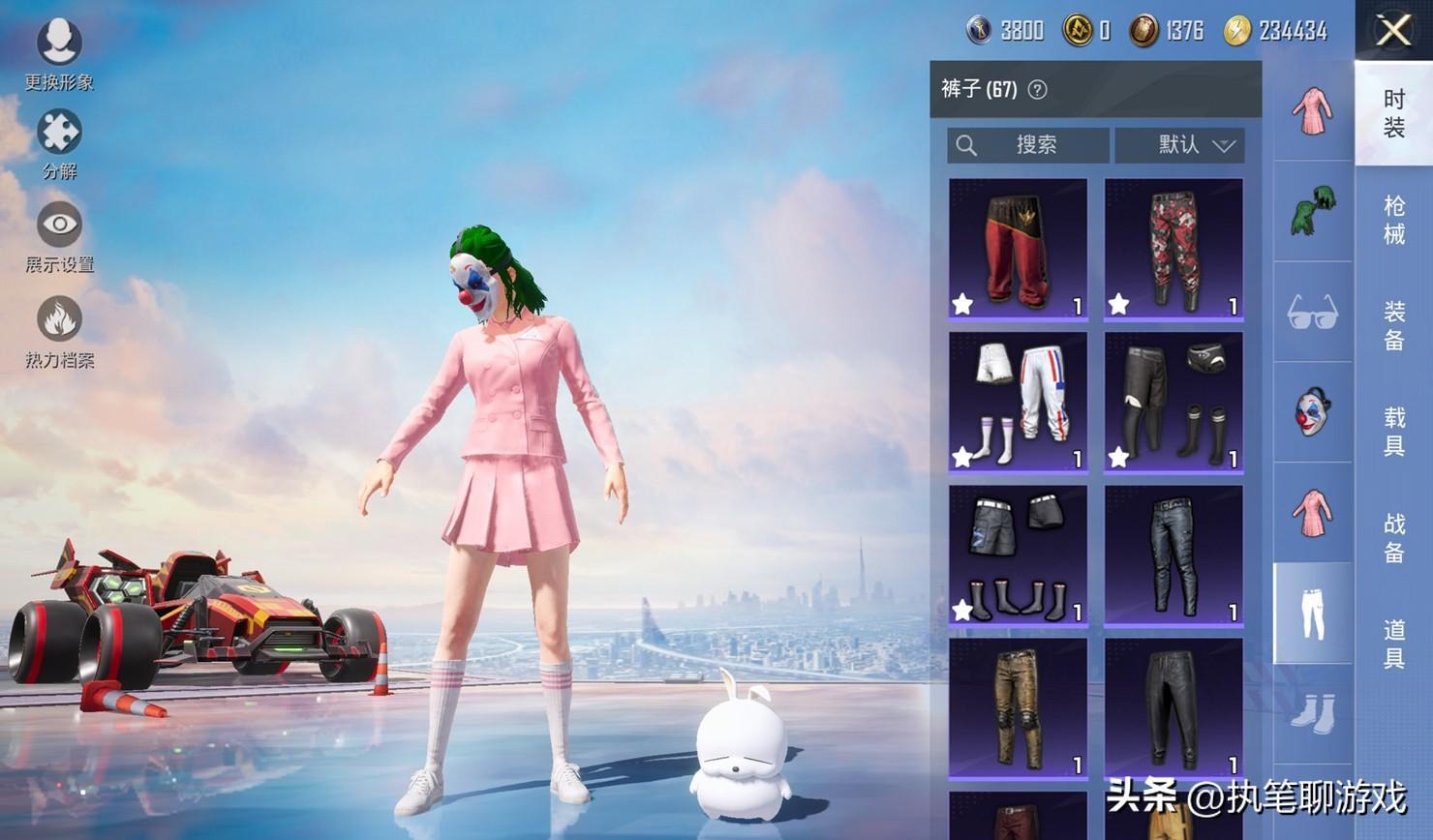Open the 更换形象 change appearance option
Viewport: 1433px width, 840px height.
pos(59,53)
